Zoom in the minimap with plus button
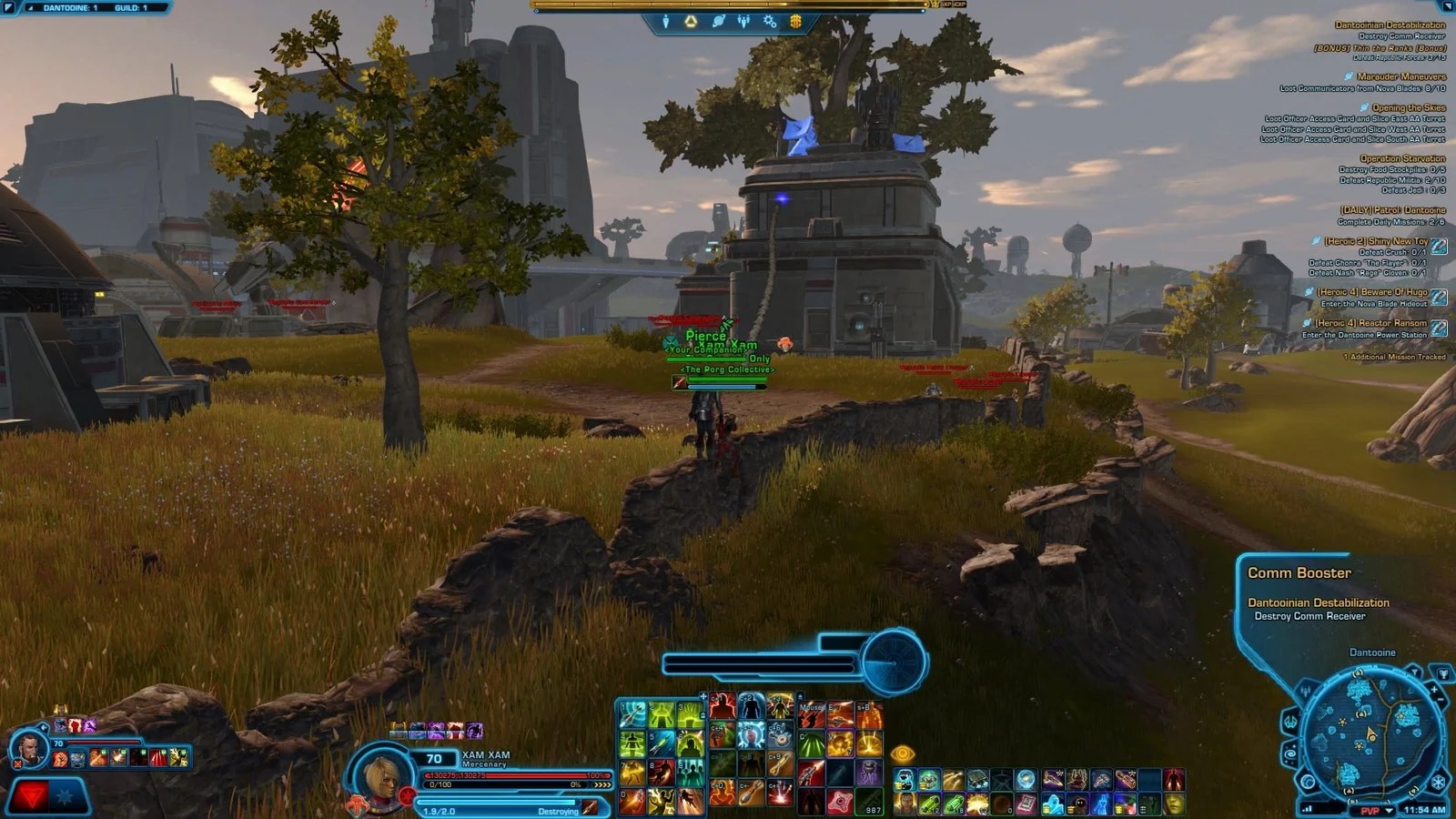Image resolution: width=1456 pixels, height=819 pixels. coord(1435,691)
